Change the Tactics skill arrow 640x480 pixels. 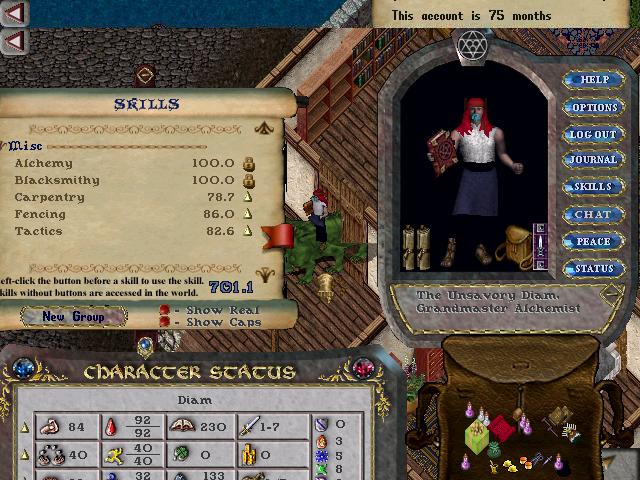click(247, 231)
